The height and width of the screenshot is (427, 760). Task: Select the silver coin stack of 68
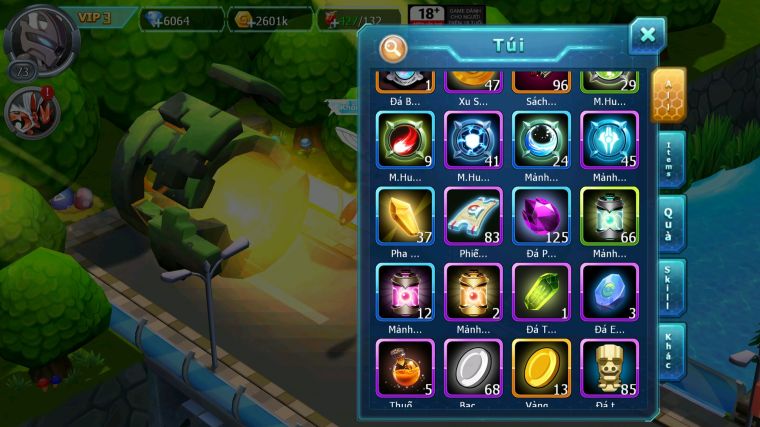(x=473, y=368)
